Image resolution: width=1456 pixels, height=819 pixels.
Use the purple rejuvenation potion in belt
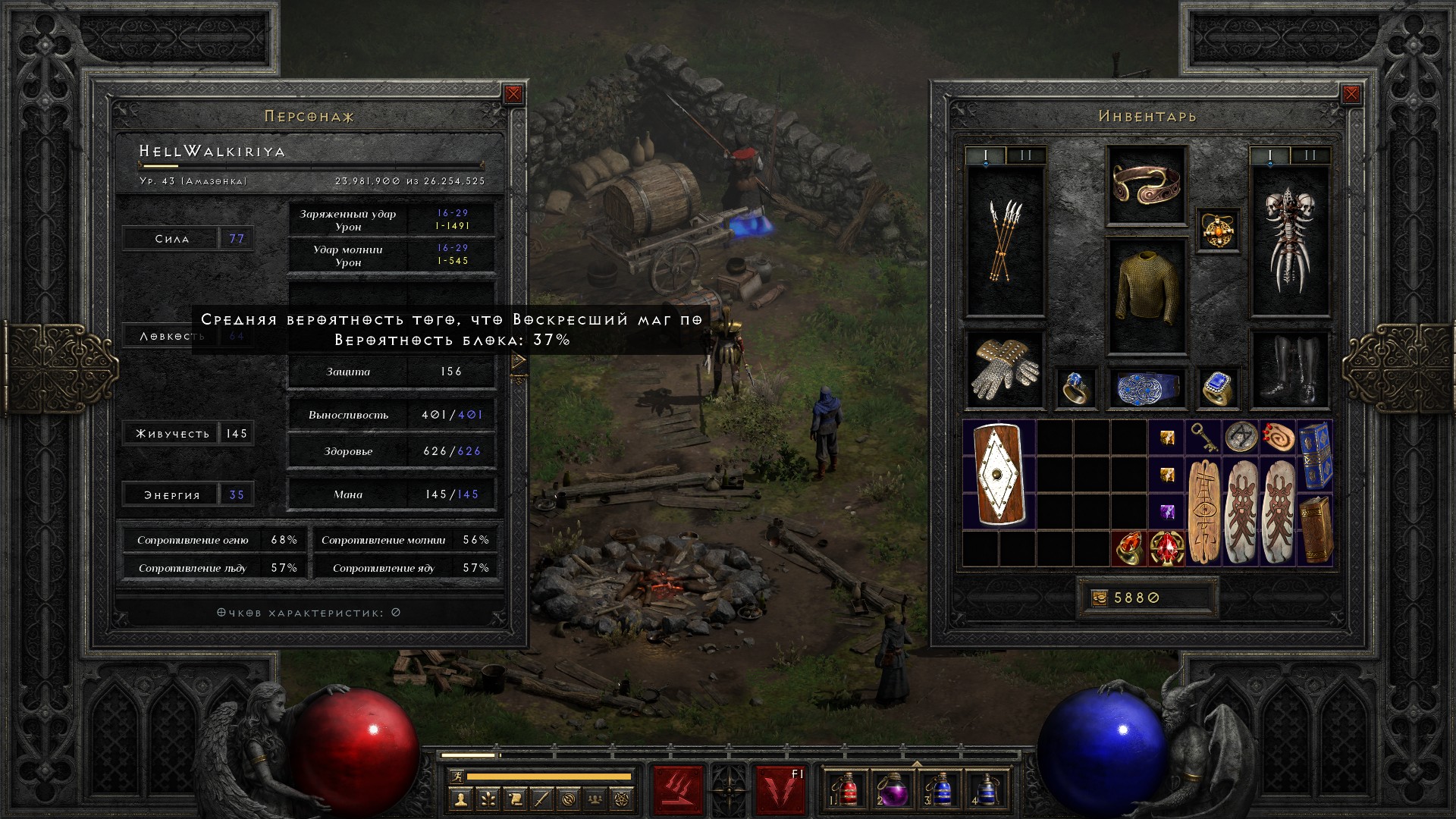tap(892, 789)
